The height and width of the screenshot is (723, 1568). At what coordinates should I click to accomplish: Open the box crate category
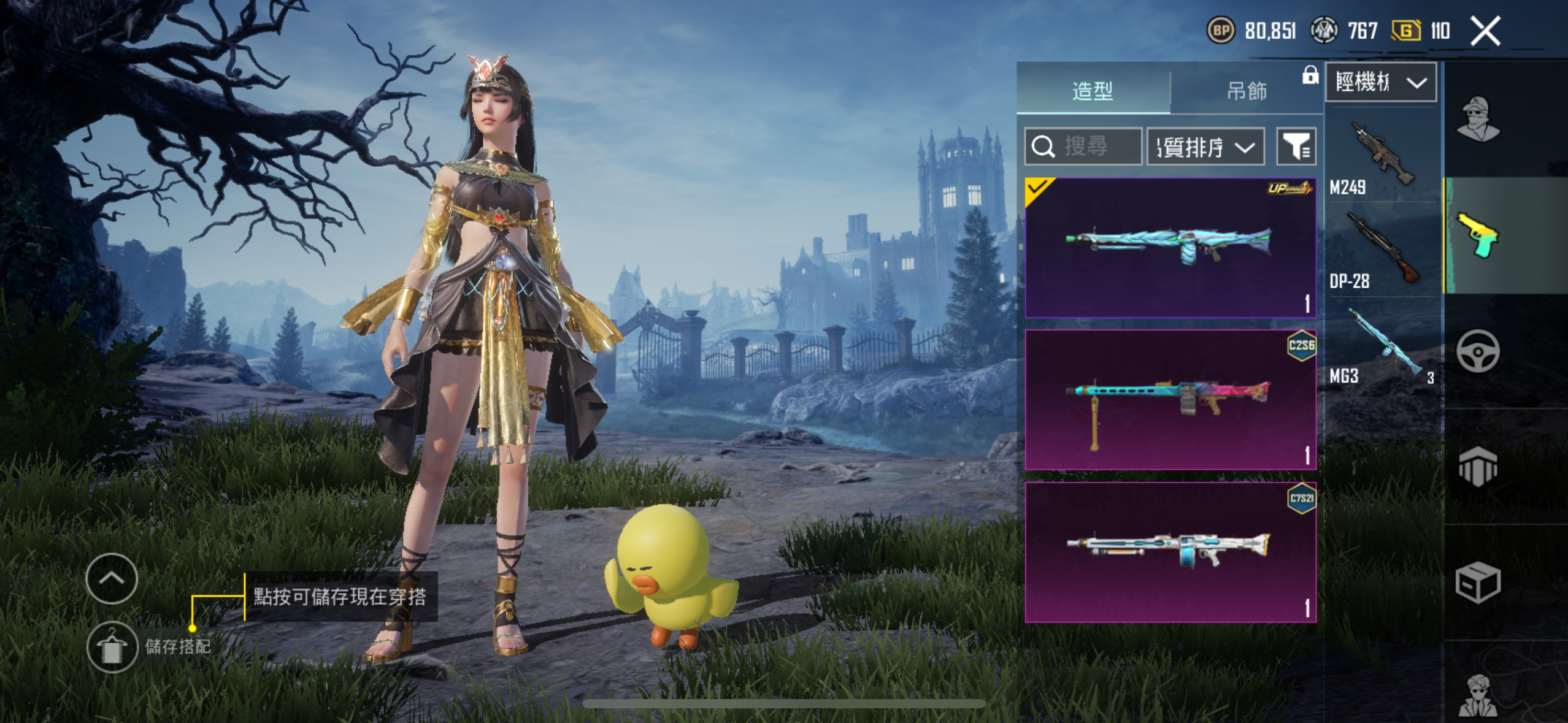[x=1478, y=582]
